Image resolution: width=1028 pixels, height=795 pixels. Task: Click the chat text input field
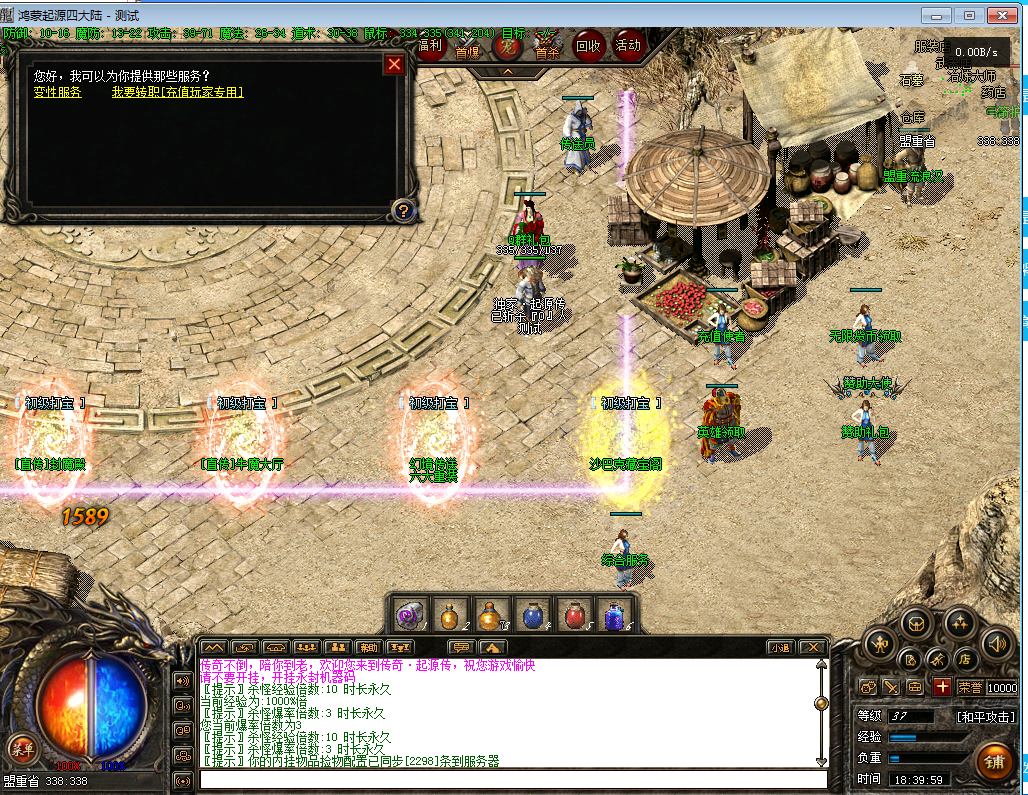pos(510,780)
